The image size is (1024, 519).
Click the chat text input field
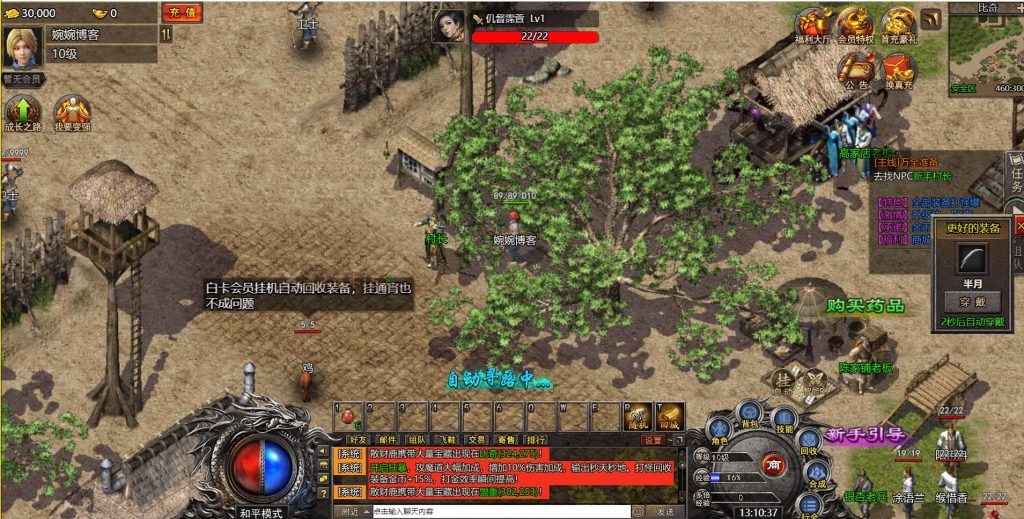500,511
